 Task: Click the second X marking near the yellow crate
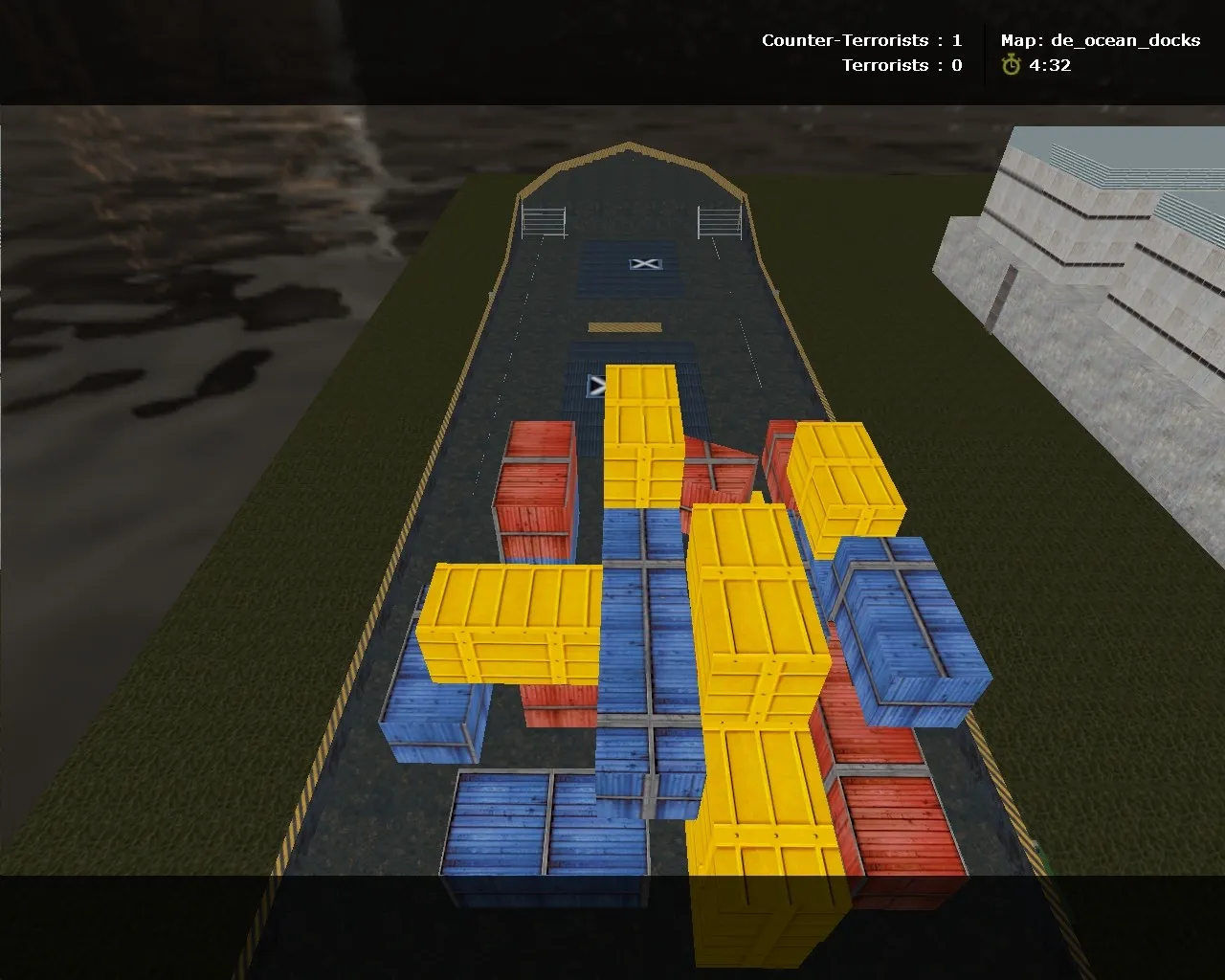point(597,385)
